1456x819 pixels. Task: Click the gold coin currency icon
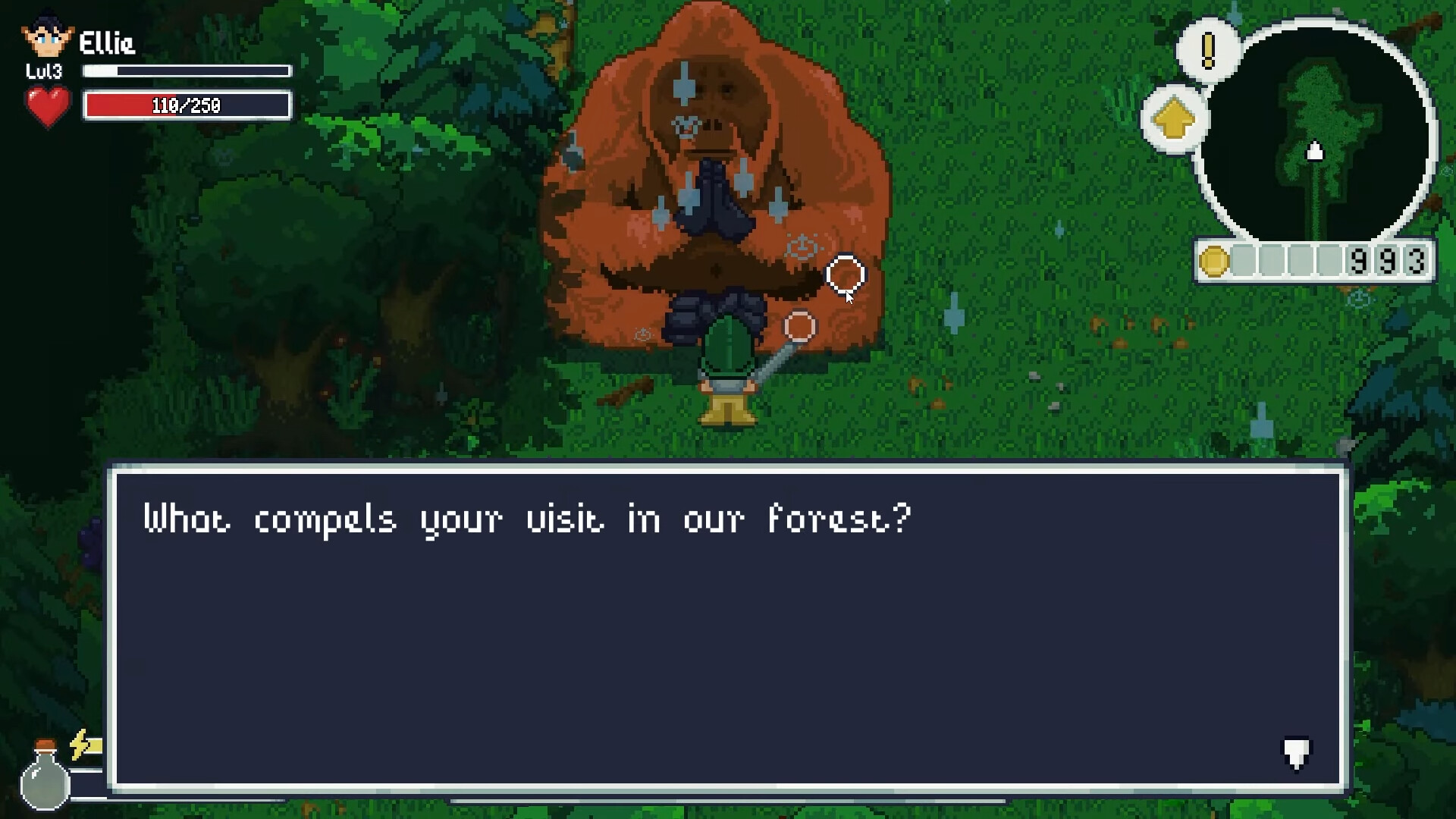click(x=1216, y=260)
